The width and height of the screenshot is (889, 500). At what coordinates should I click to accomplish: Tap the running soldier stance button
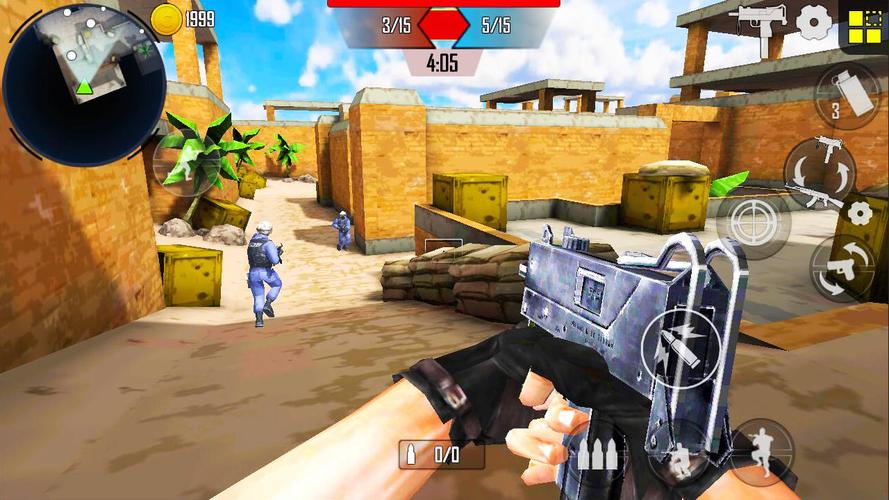[761, 452]
